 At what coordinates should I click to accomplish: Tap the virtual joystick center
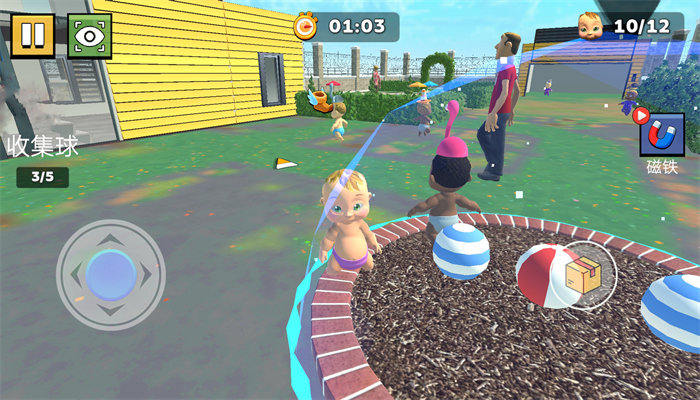click(x=110, y=275)
